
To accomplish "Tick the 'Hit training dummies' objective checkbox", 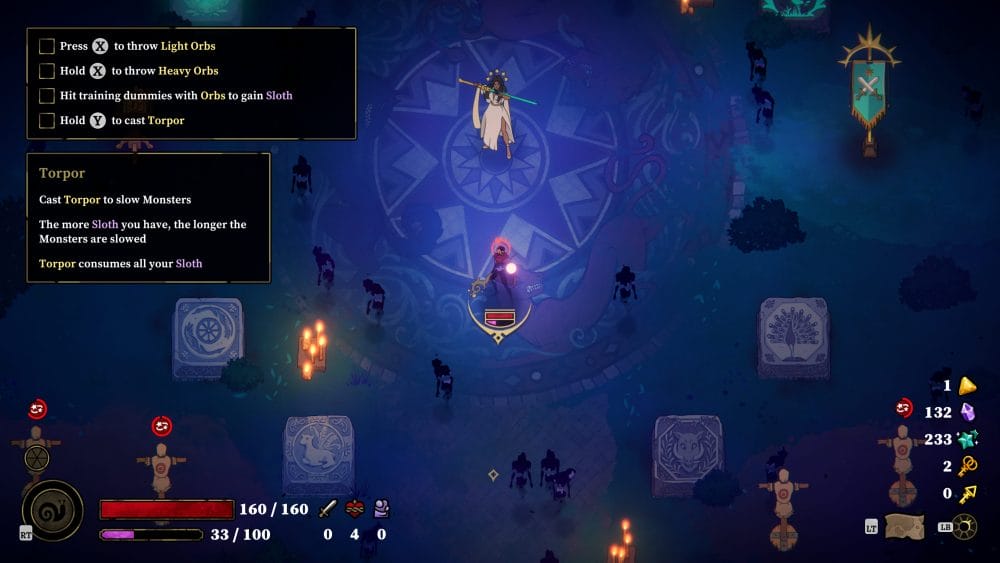I will 46,96.
